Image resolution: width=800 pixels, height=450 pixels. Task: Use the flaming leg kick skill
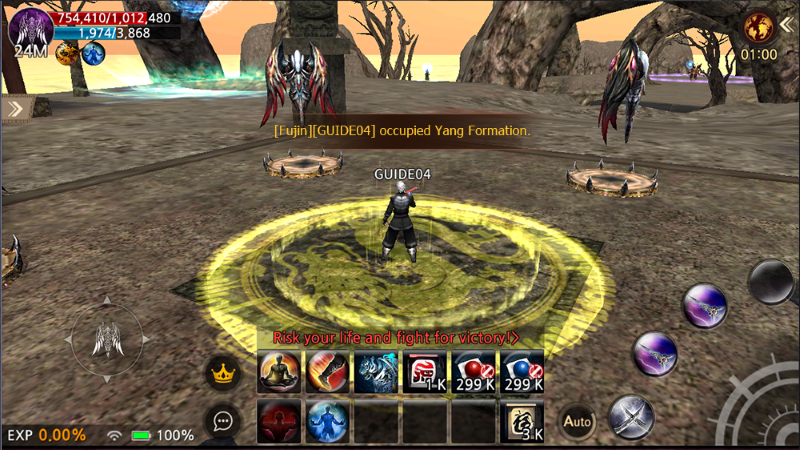point(326,371)
